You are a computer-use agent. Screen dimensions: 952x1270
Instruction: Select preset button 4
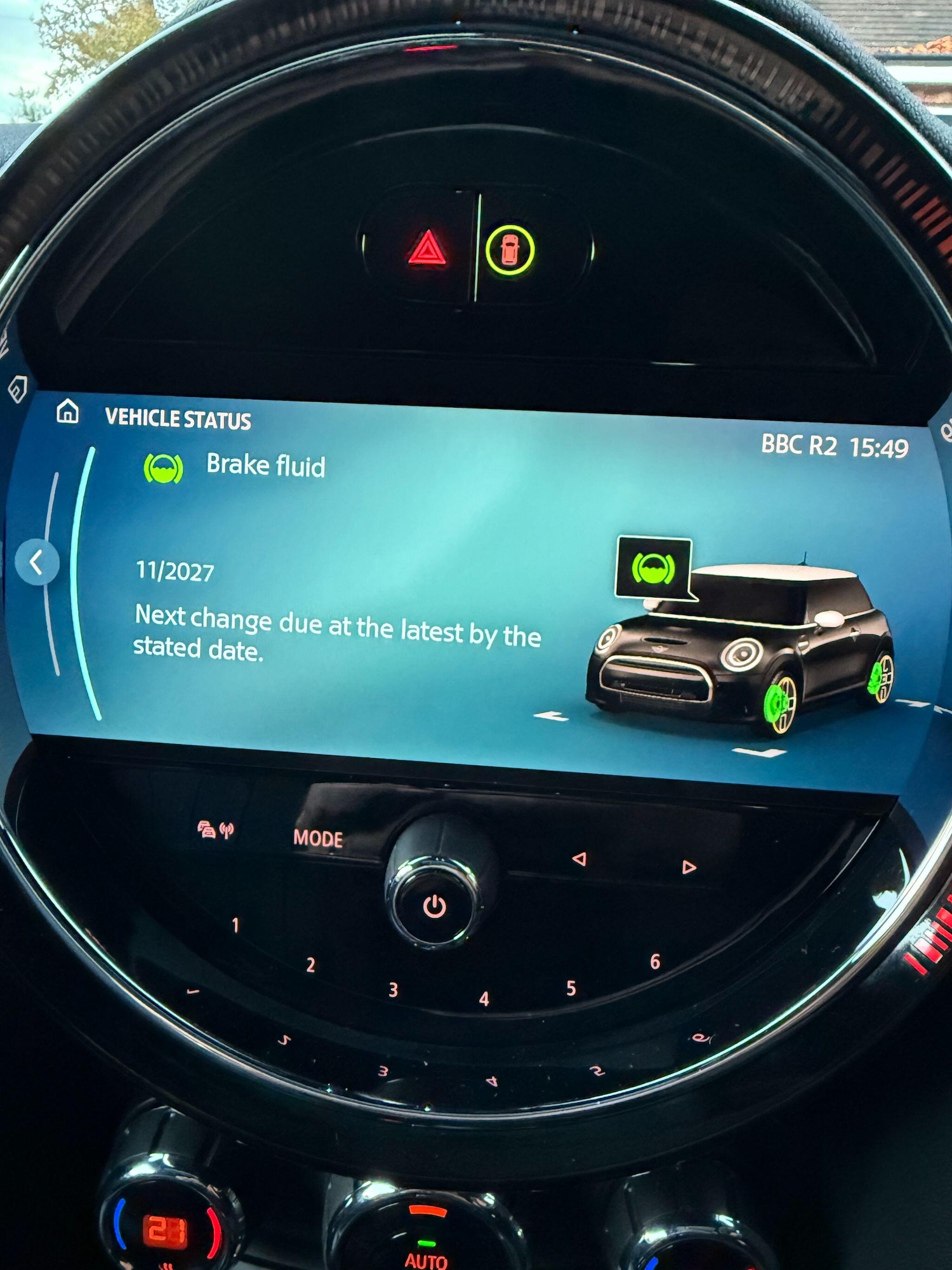pos(484,999)
